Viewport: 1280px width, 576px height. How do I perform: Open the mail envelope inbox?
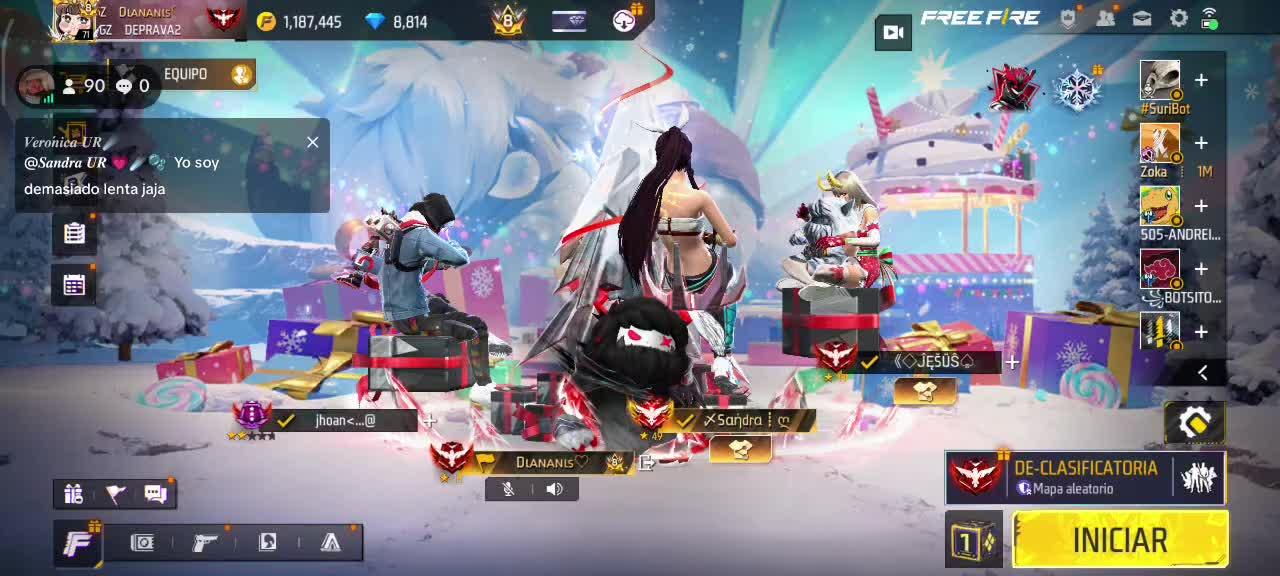1142,18
